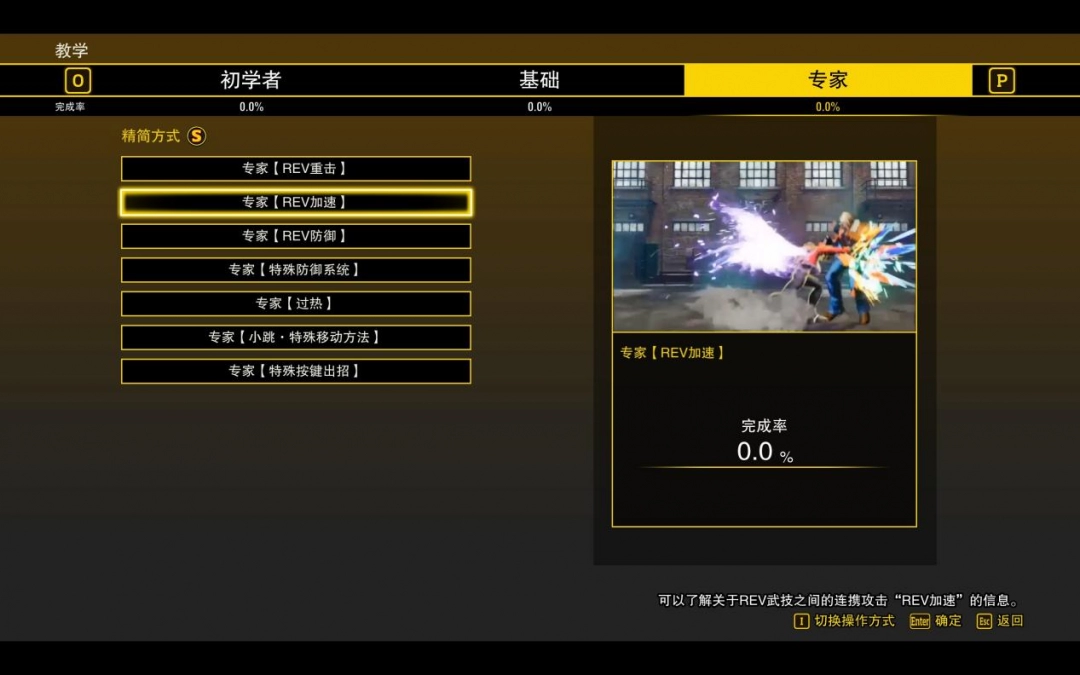Choose the 专家【REV加速】 lesson
The image size is (1080, 675).
(296, 202)
